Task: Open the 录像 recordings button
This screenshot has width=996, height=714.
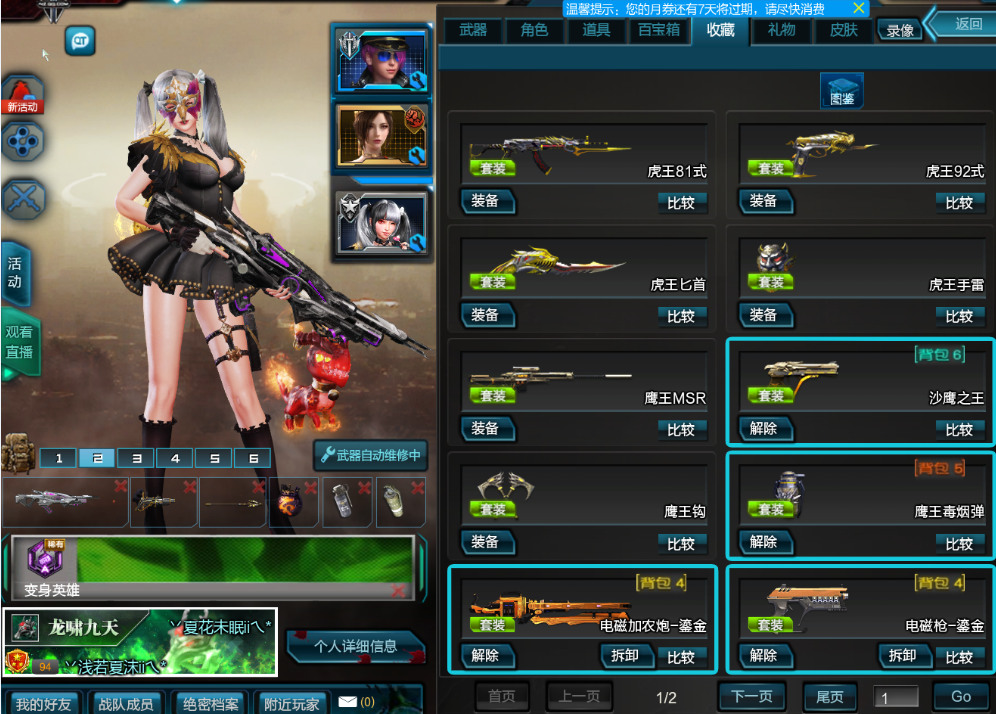Action: click(x=900, y=31)
